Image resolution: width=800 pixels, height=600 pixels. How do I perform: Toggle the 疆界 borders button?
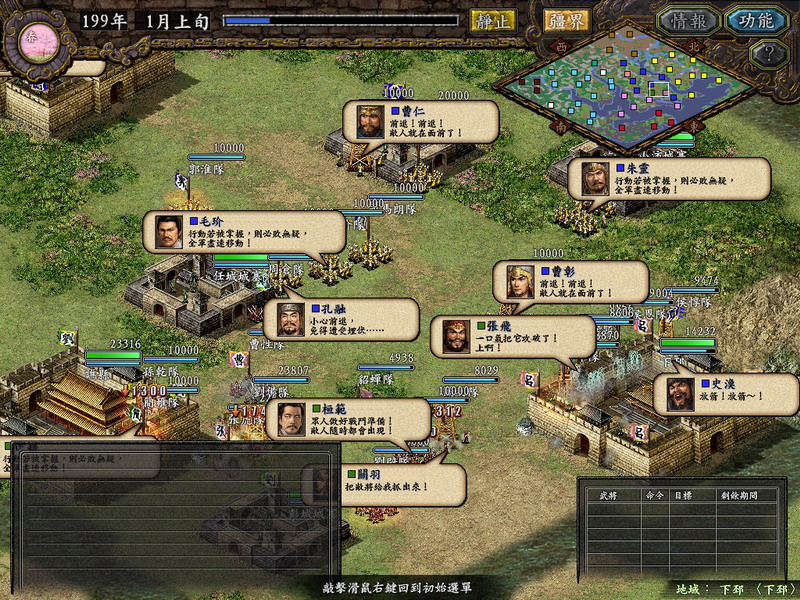pyautogui.click(x=567, y=20)
